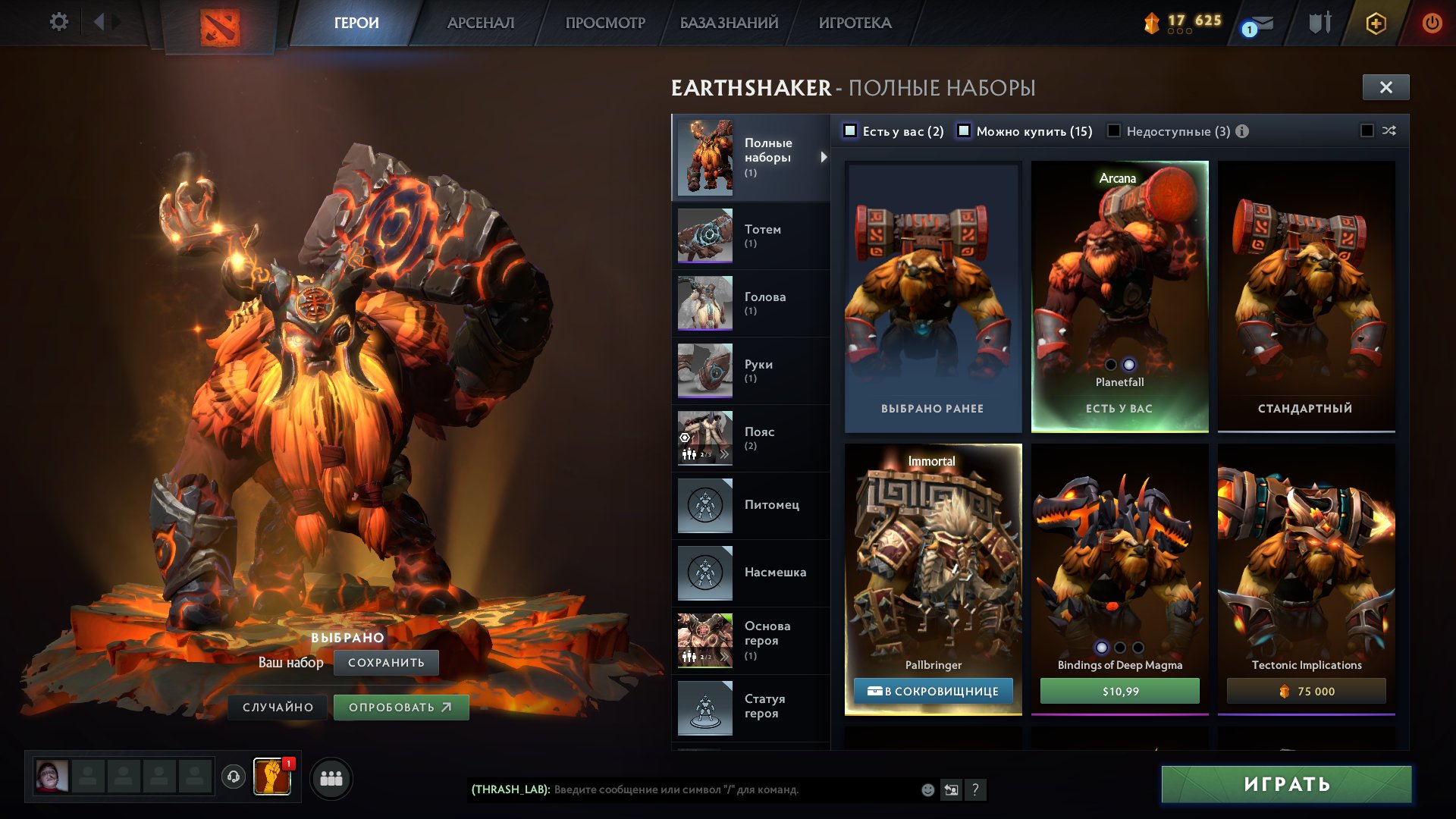The height and width of the screenshot is (819, 1456).
Task: Open the settings gear icon
Action: pos(58,22)
